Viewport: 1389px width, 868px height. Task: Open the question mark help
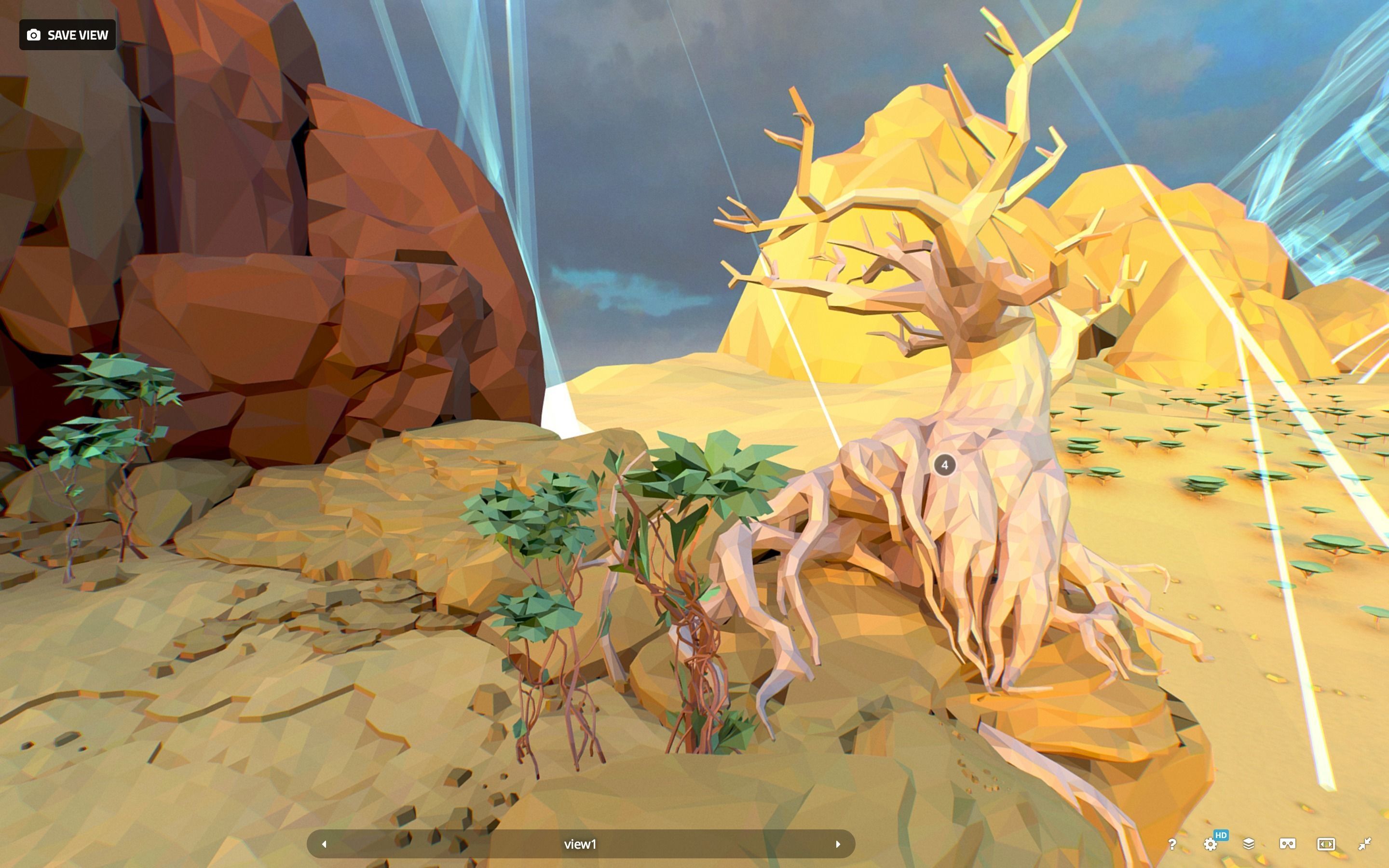[x=1172, y=844]
